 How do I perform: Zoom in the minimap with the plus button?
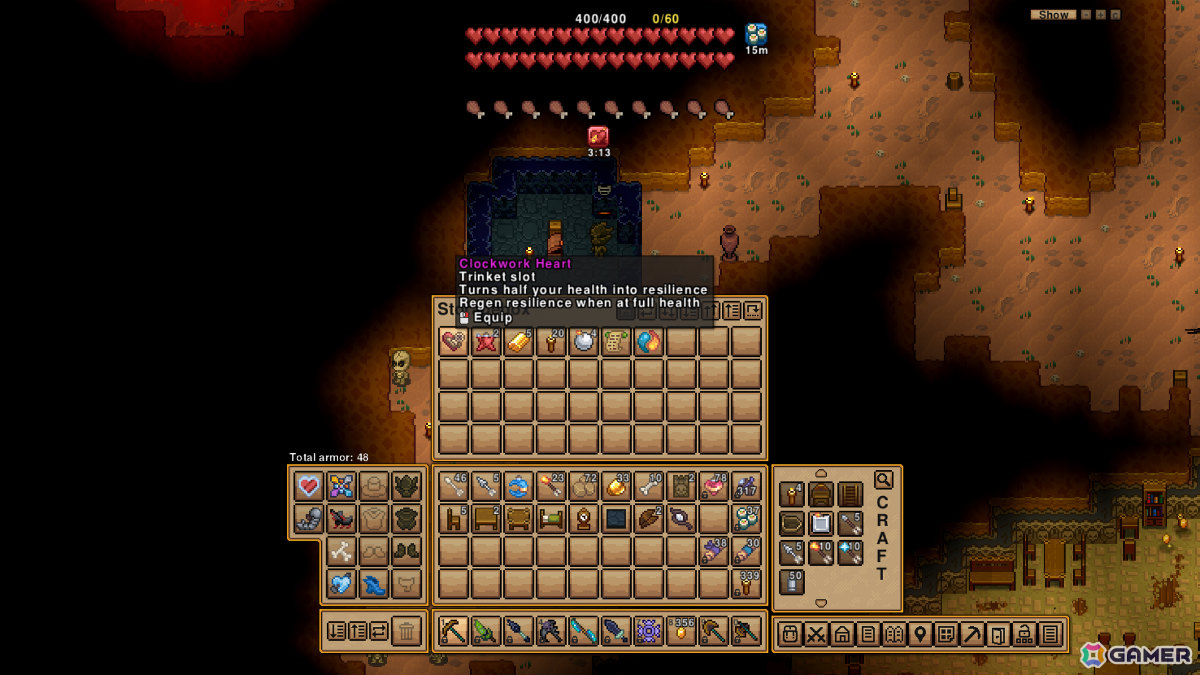point(1100,15)
